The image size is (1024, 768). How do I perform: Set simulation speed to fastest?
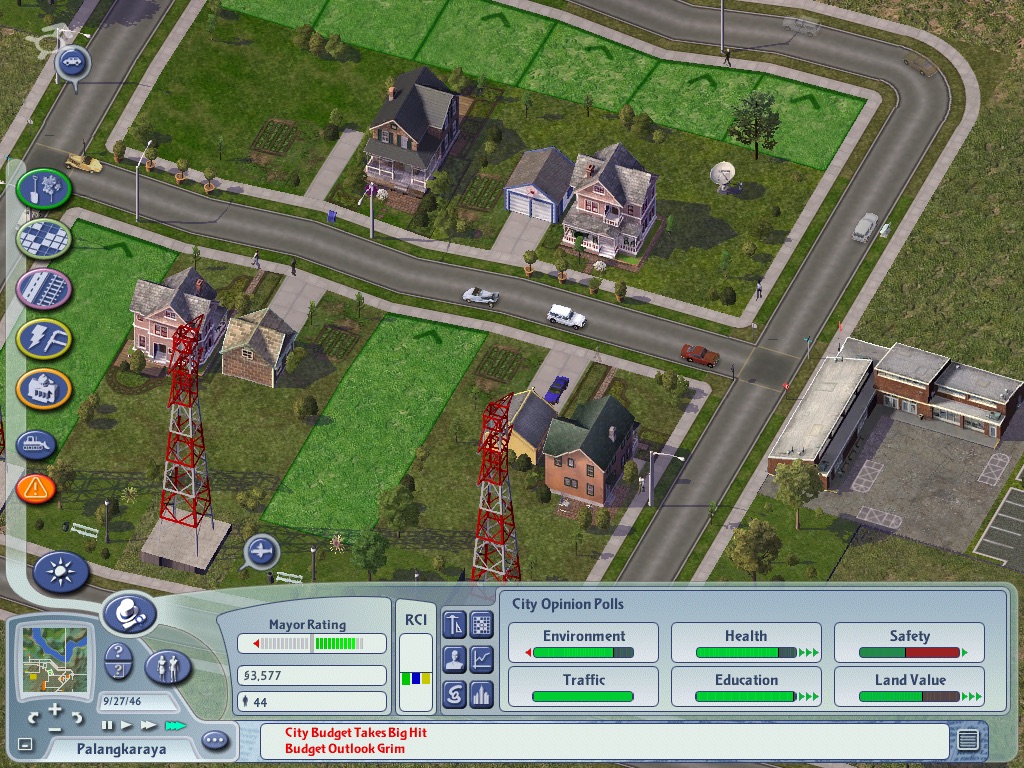point(176,725)
